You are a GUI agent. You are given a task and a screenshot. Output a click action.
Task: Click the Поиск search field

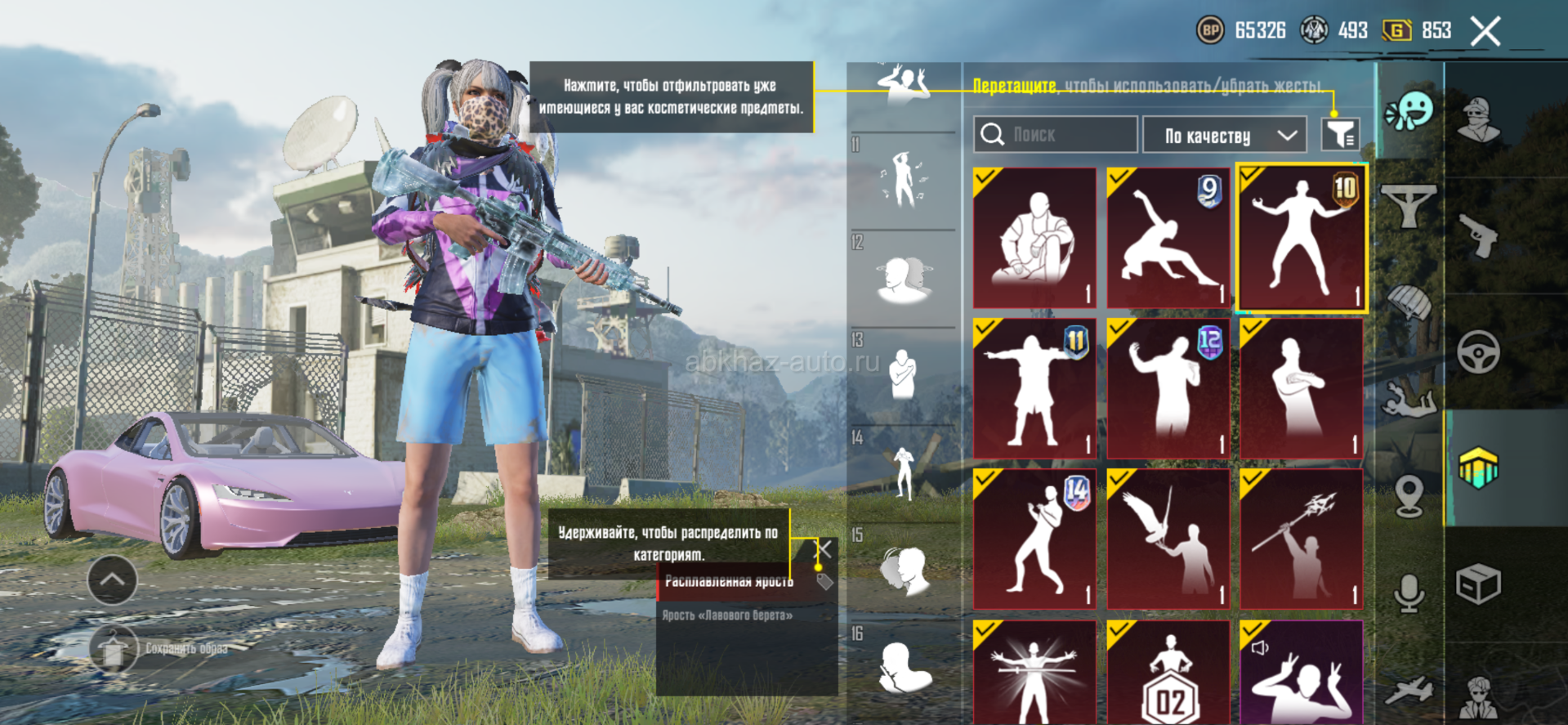pos(1055,135)
